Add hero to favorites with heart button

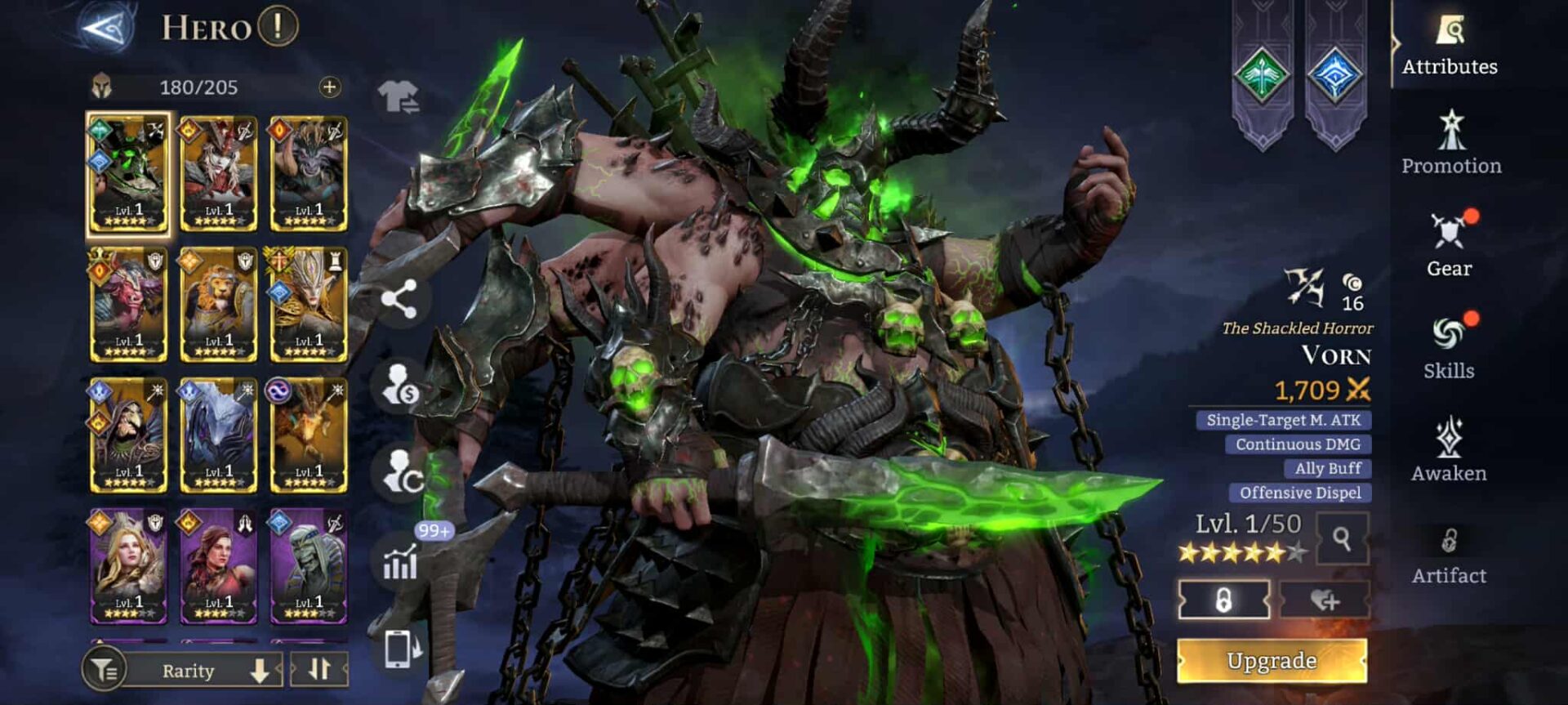click(x=1324, y=600)
